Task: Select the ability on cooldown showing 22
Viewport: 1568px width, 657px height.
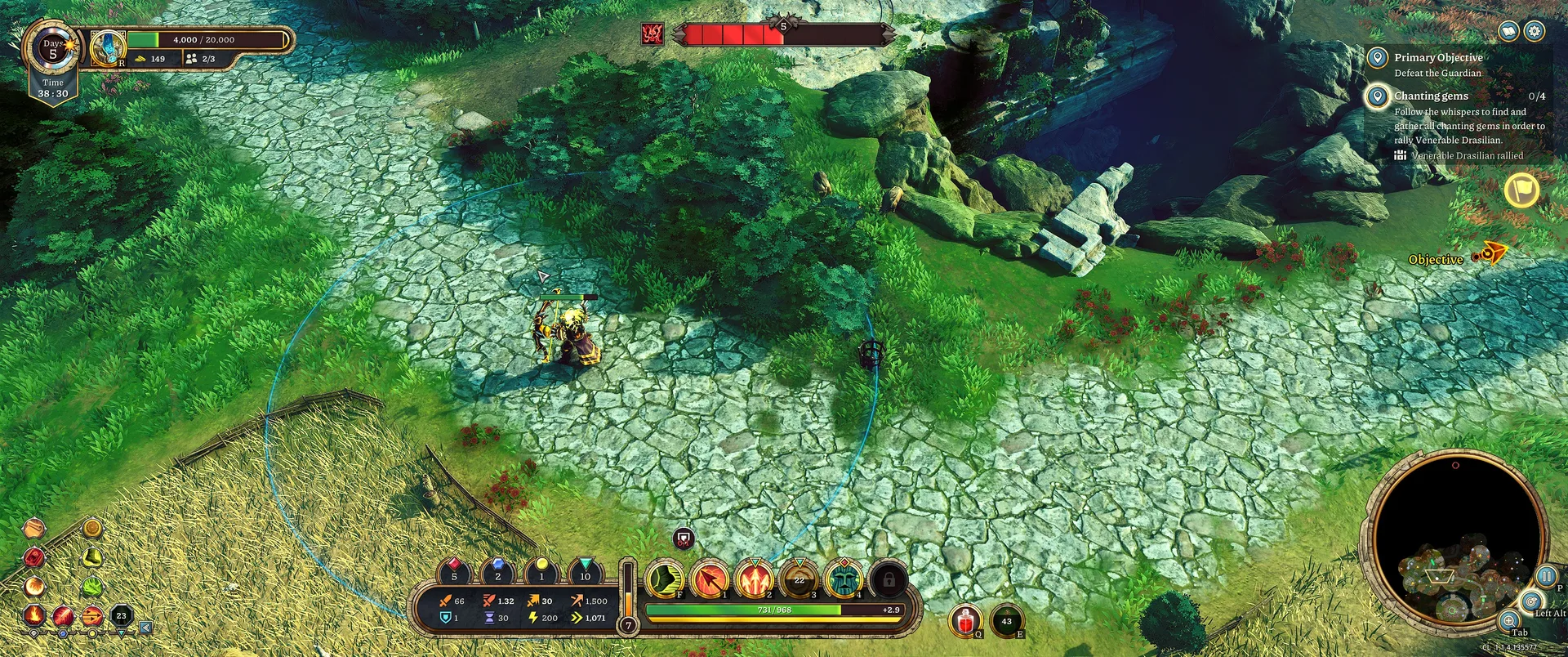Action: click(800, 579)
